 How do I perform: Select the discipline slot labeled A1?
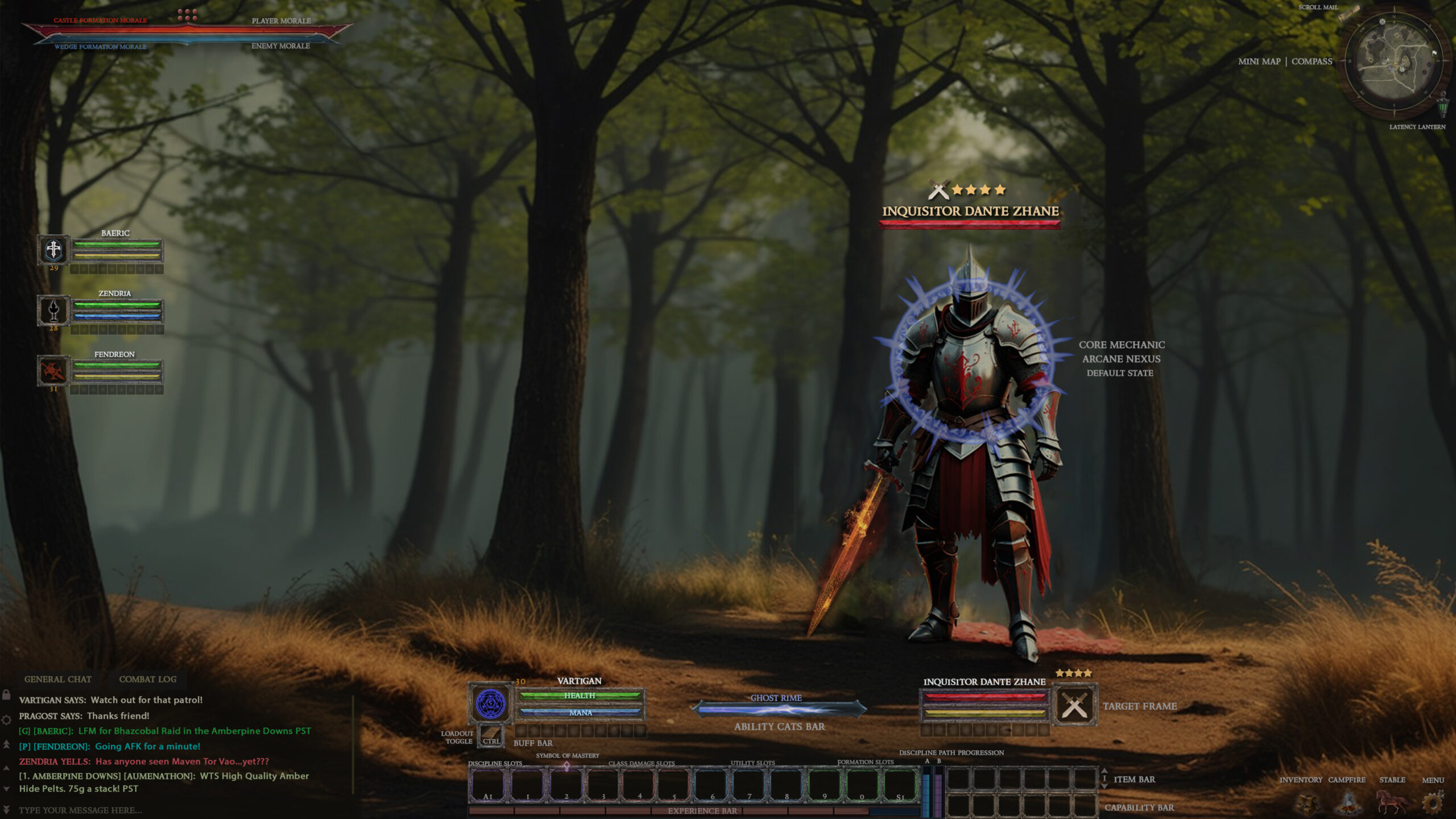click(x=488, y=785)
